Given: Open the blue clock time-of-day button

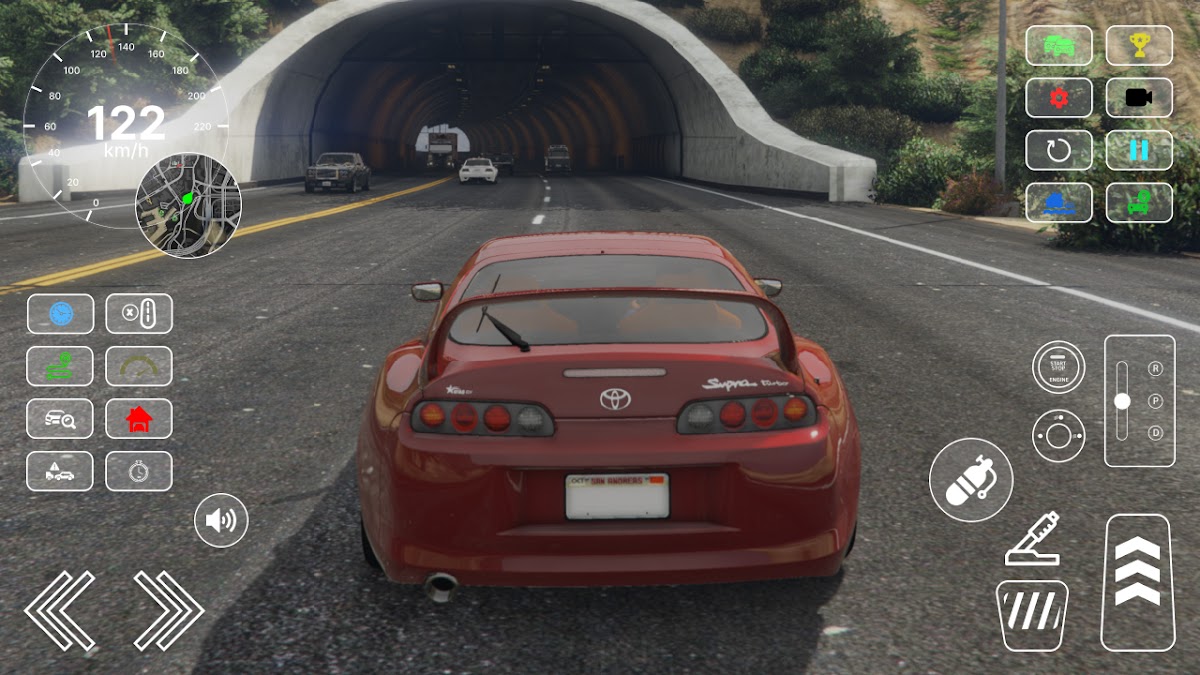Looking at the screenshot, I should click(60, 314).
